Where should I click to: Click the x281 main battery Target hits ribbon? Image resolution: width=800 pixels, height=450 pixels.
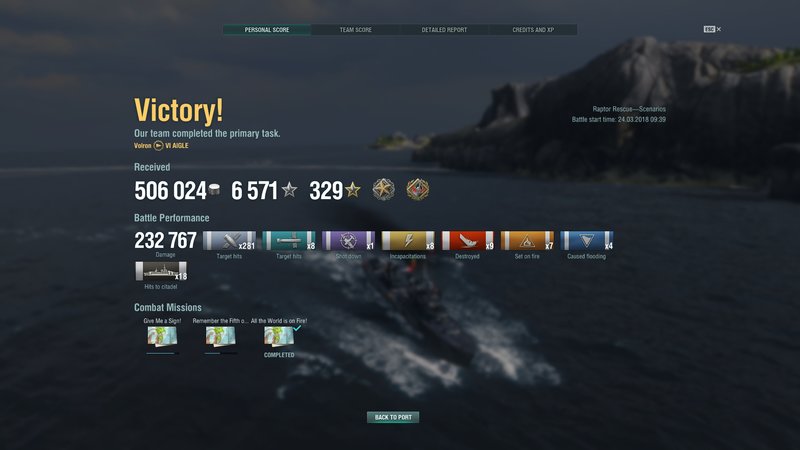tap(229, 240)
